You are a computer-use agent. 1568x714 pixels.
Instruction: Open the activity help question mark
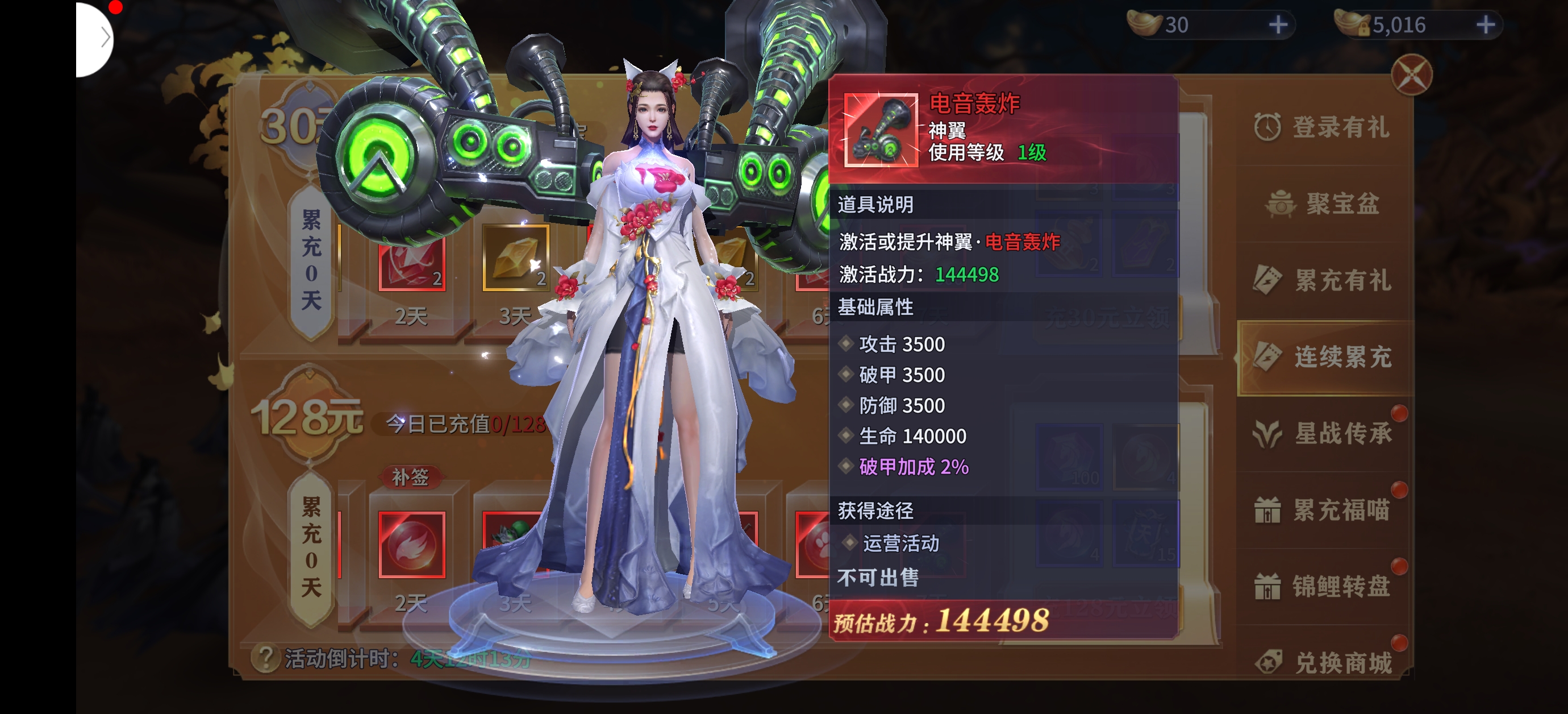point(265,658)
